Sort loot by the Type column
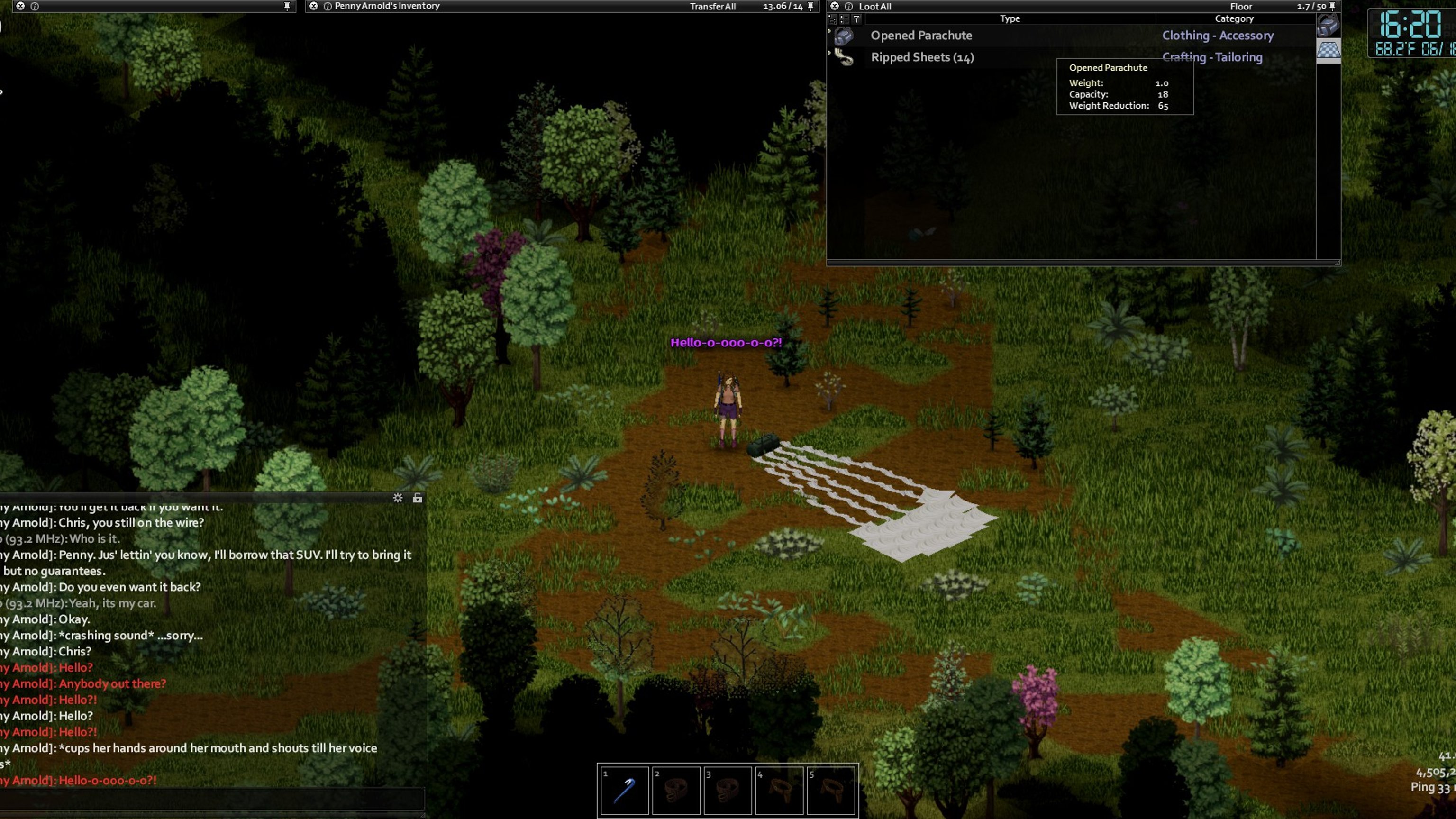1456x819 pixels. click(x=1010, y=18)
